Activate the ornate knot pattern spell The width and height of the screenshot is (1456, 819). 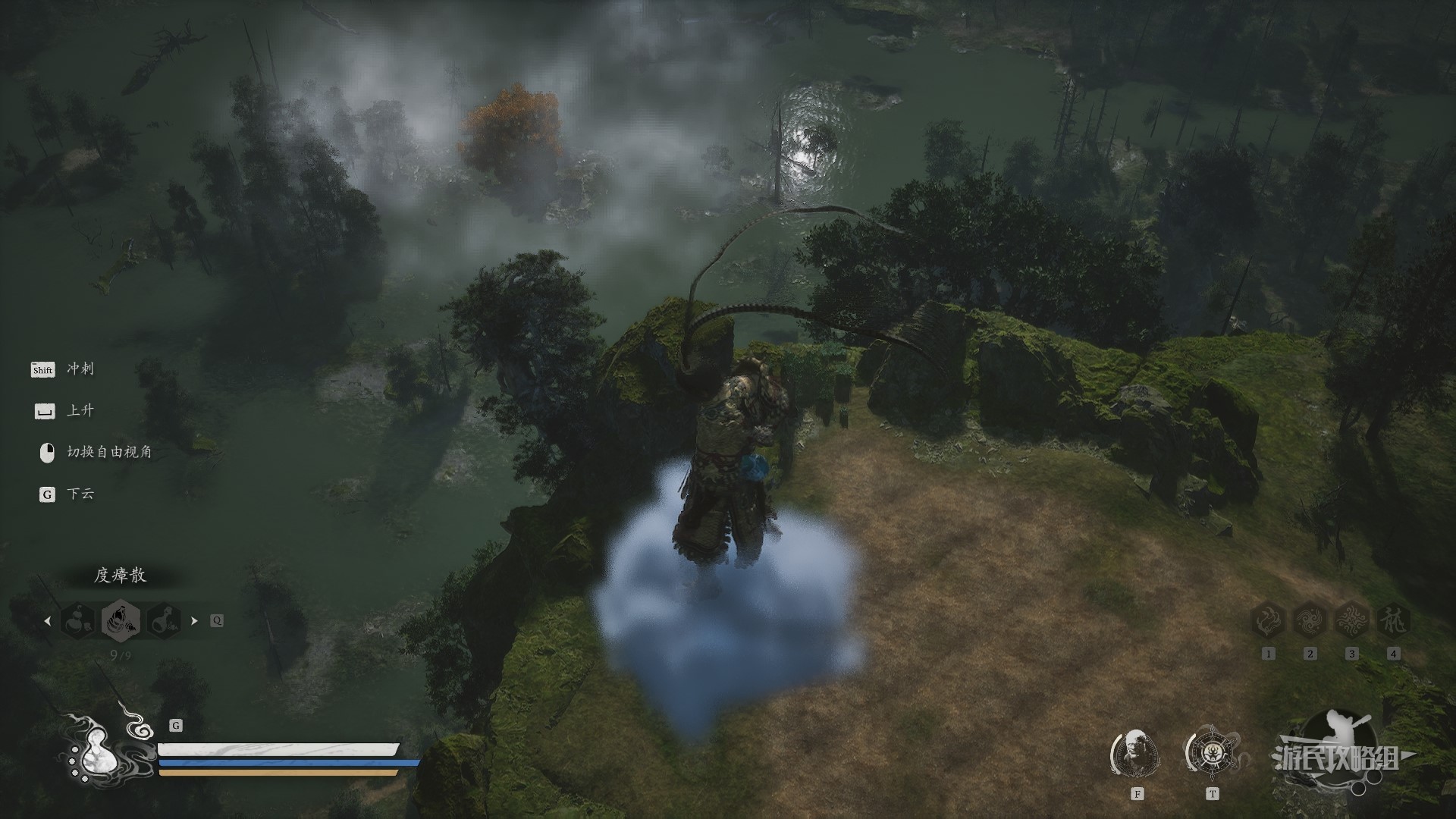pyautogui.click(x=1351, y=622)
